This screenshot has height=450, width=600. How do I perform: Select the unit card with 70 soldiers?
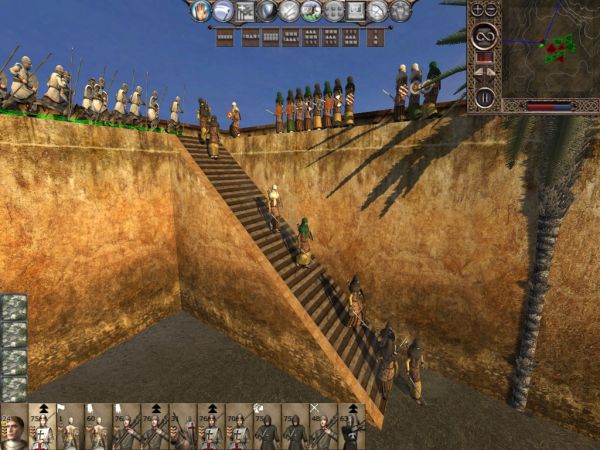click(x=238, y=428)
